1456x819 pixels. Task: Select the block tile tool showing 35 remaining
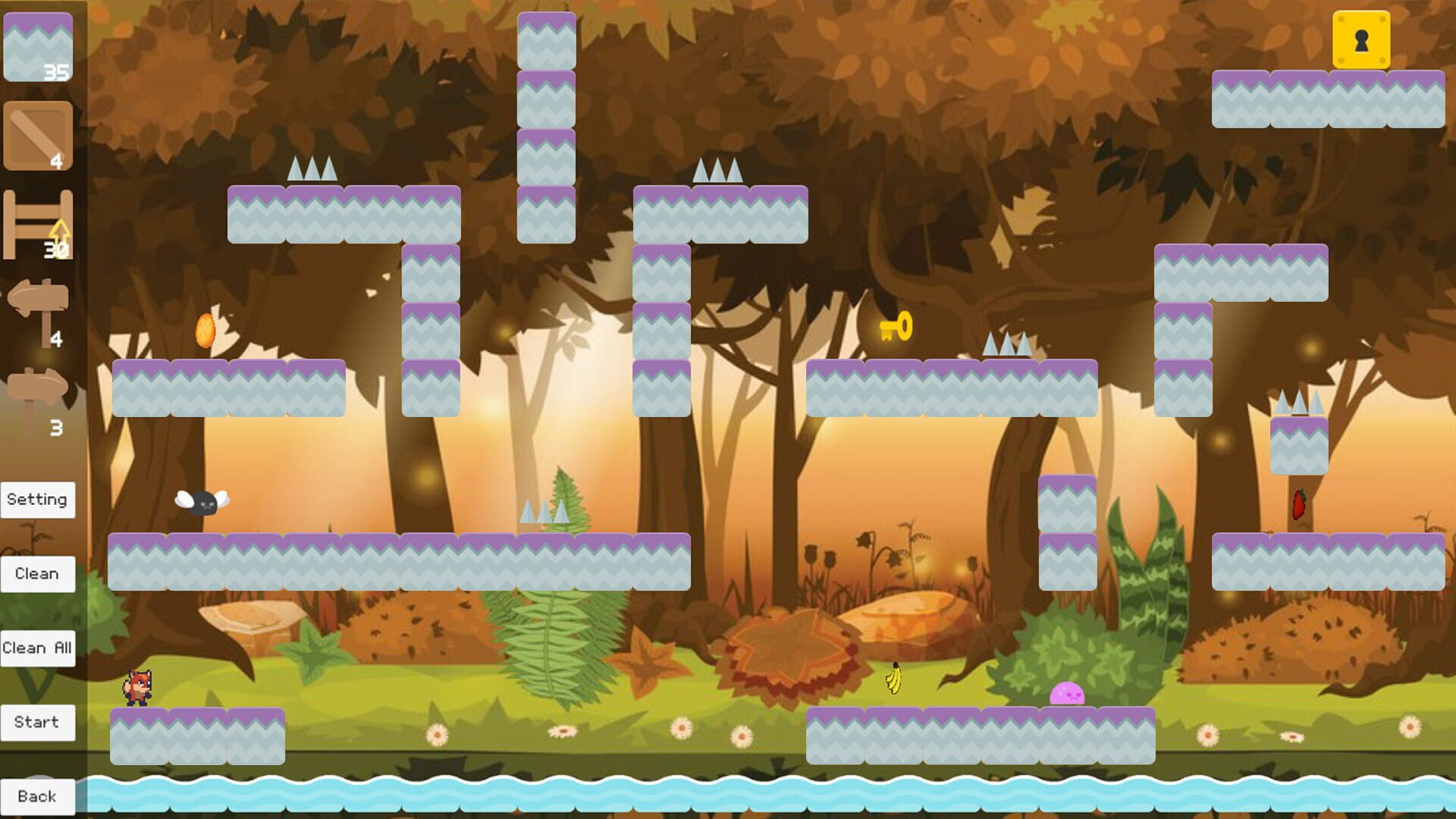[36, 45]
